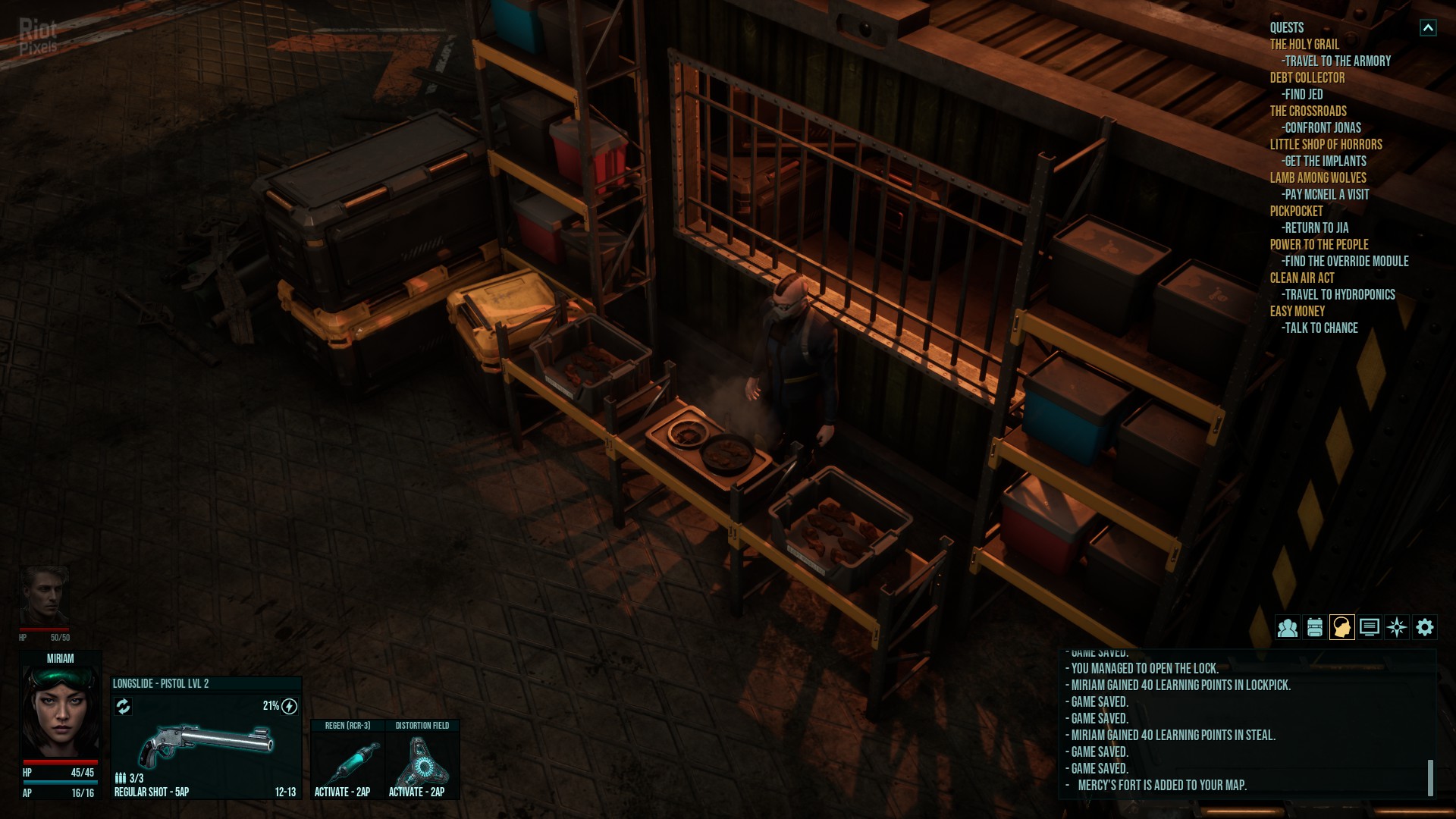Click the message log scrollbar
This screenshot has height=819, width=1456.
point(1430,777)
